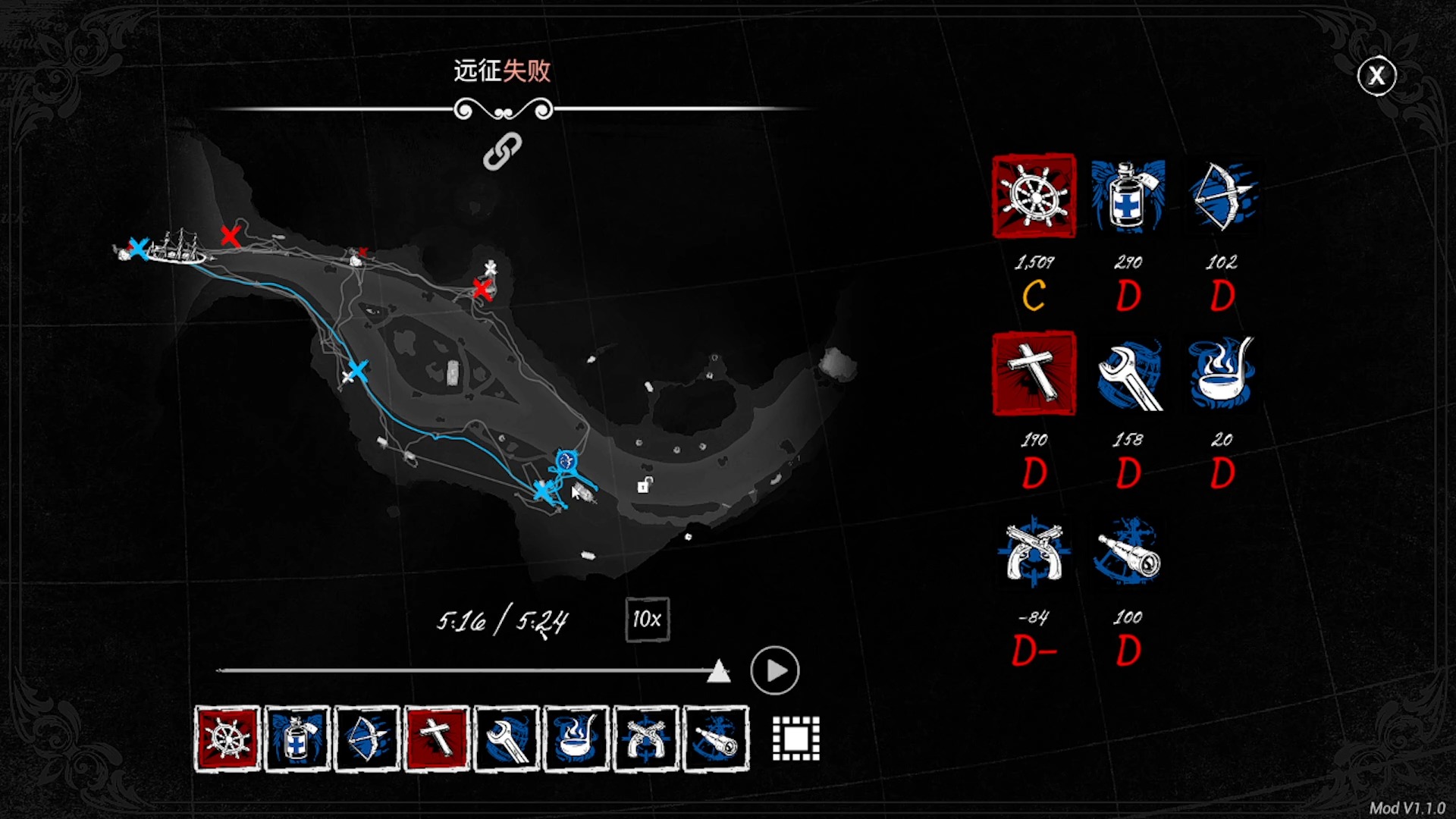Image resolution: width=1456 pixels, height=819 pixels.
Task: Toggle the wrench filter in bottom bar
Action: click(x=507, y=739)
